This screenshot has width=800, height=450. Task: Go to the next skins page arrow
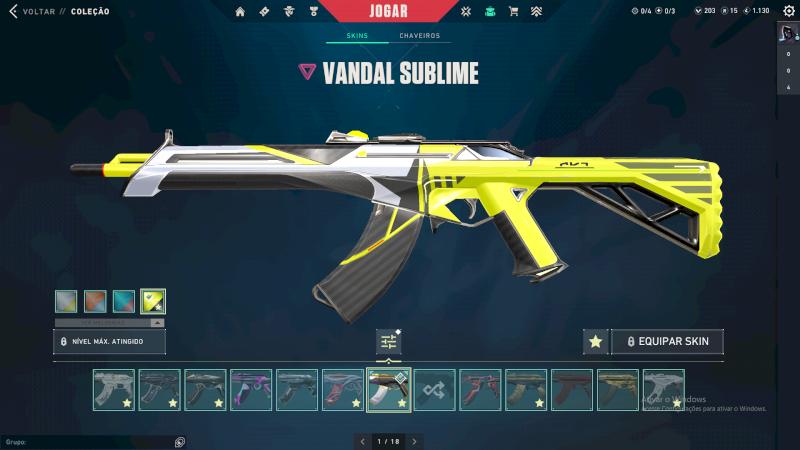415,441
